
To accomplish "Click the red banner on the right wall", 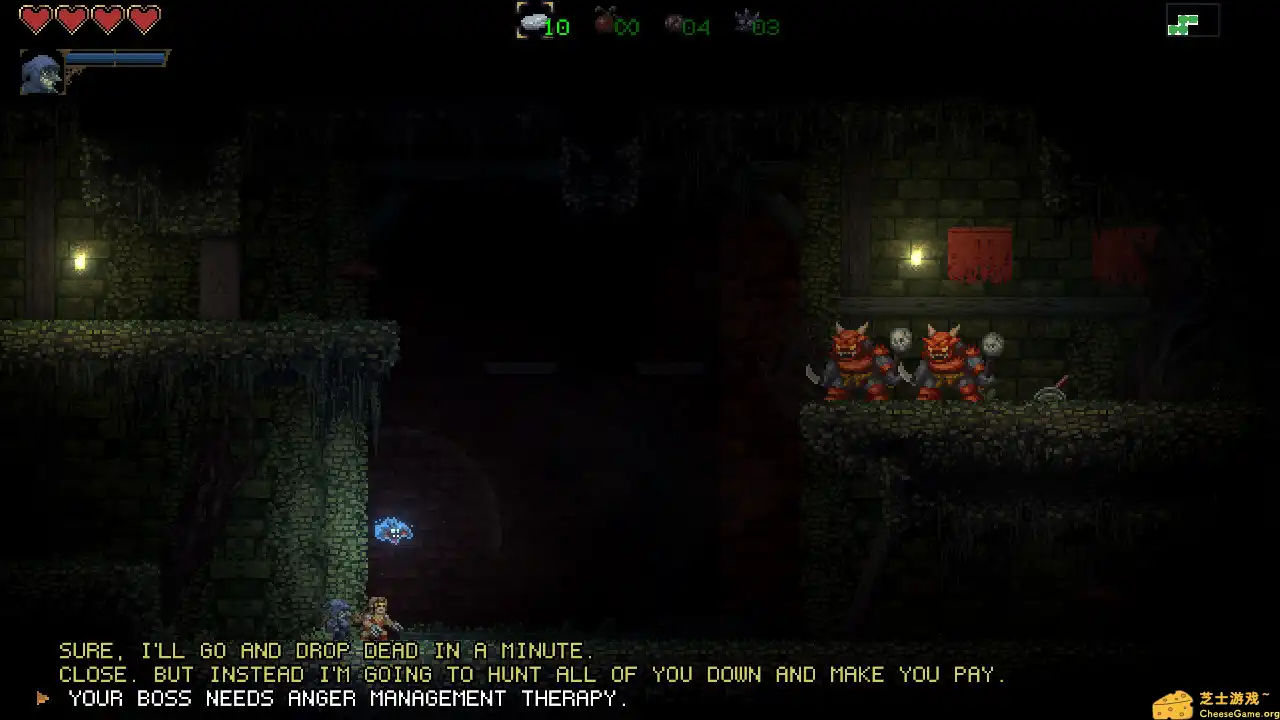I will pyautogui.click(x=980, y=255).
